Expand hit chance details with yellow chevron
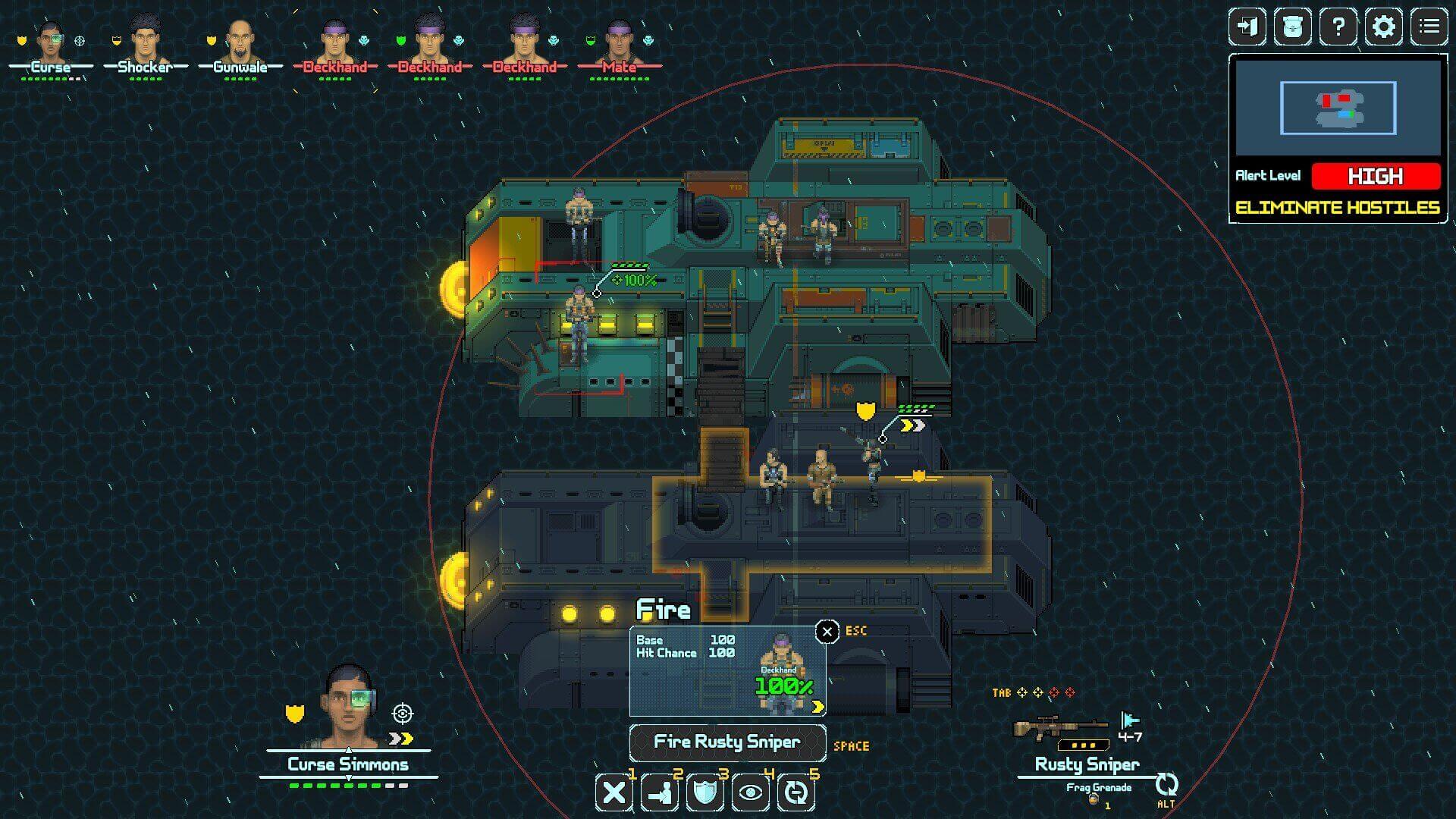The height and width of the screenshot is (819, 1456). tap(817, 708)
